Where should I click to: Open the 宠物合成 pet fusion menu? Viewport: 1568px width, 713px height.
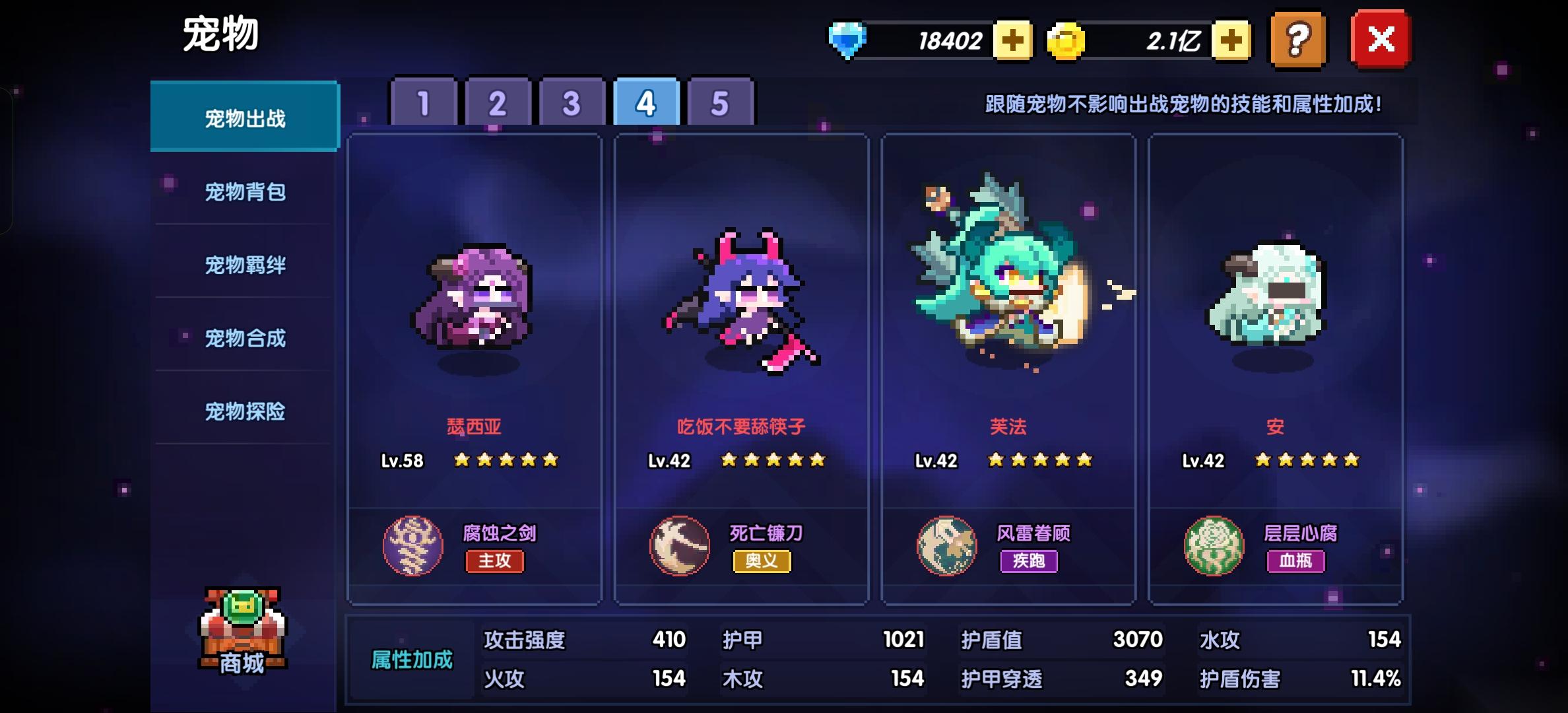click(245, 338)
